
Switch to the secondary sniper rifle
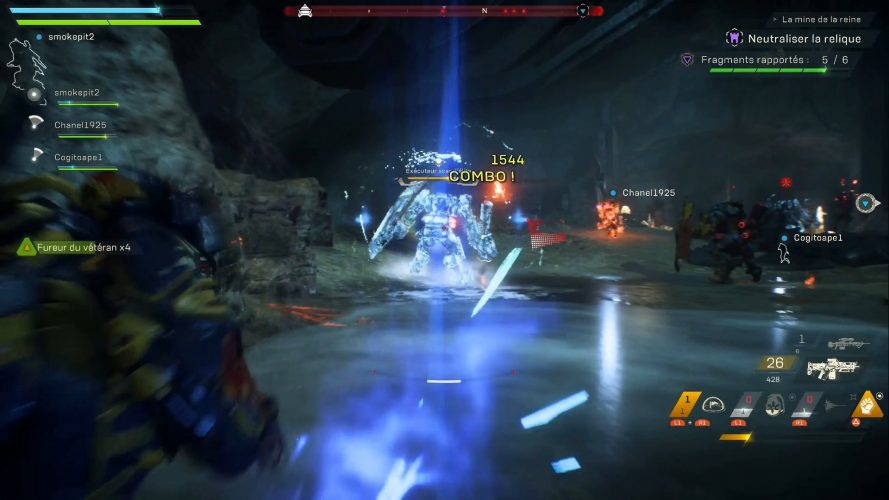tap(848, 343)
